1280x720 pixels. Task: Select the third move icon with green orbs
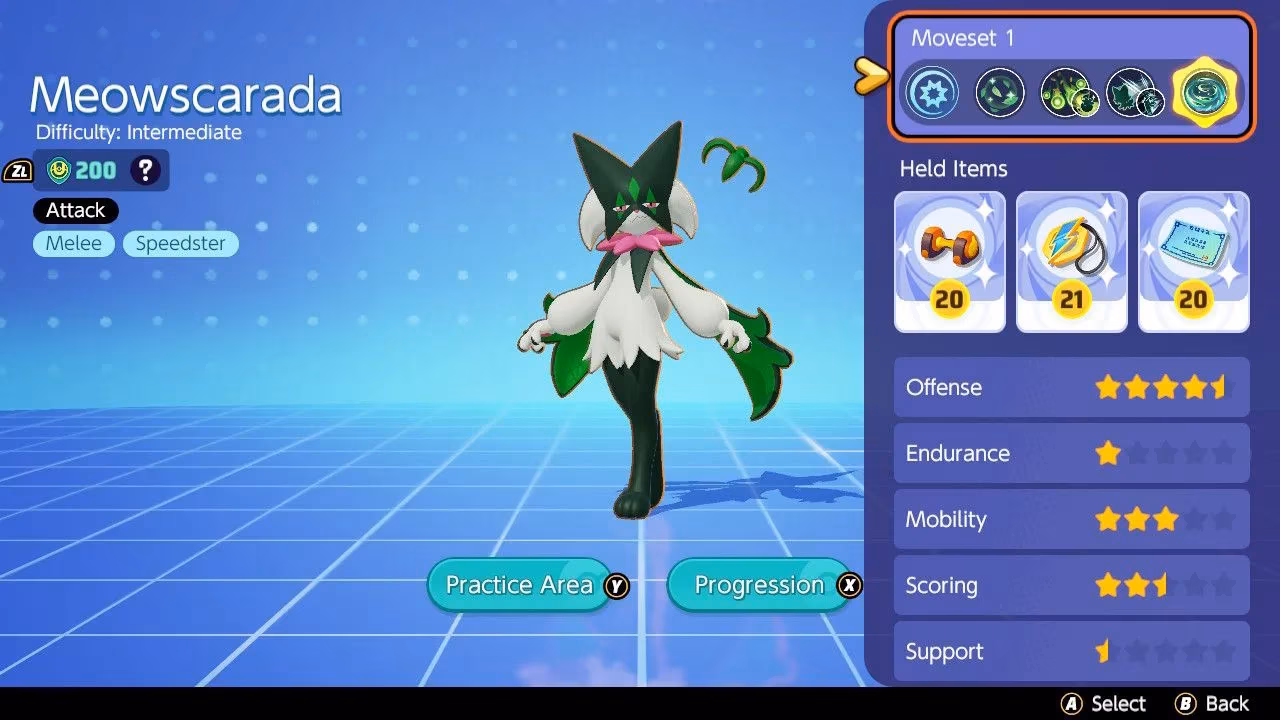tap(1067, 92)
